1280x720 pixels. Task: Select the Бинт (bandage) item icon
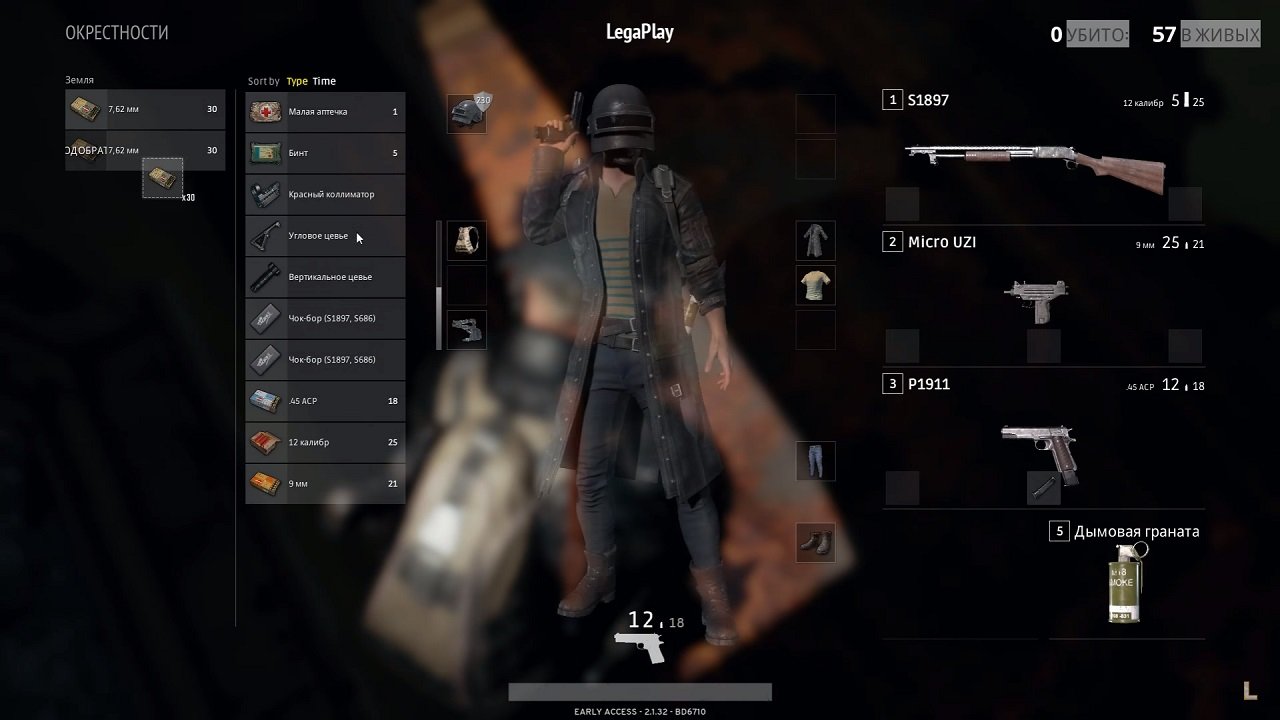pyautogui.click(x=264, y=153)
